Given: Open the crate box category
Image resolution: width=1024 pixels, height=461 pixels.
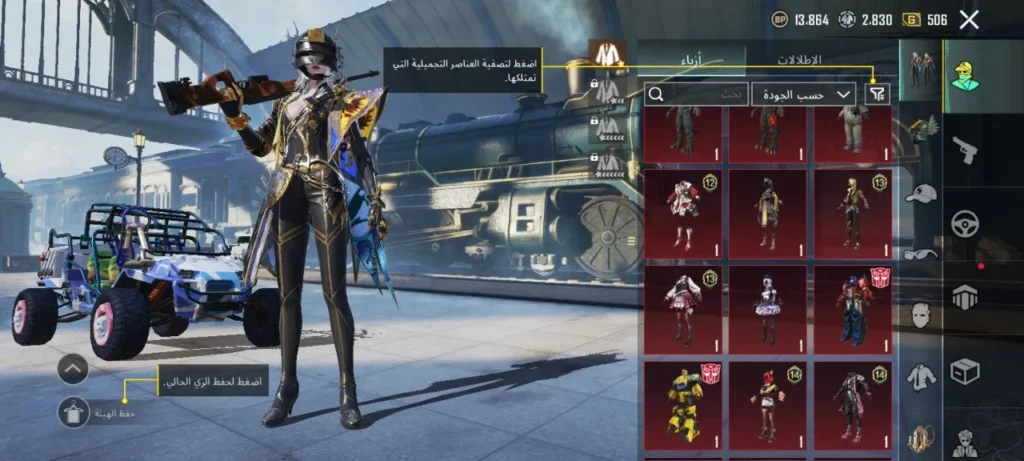Looking at the screenshot, I should point(964,371).
